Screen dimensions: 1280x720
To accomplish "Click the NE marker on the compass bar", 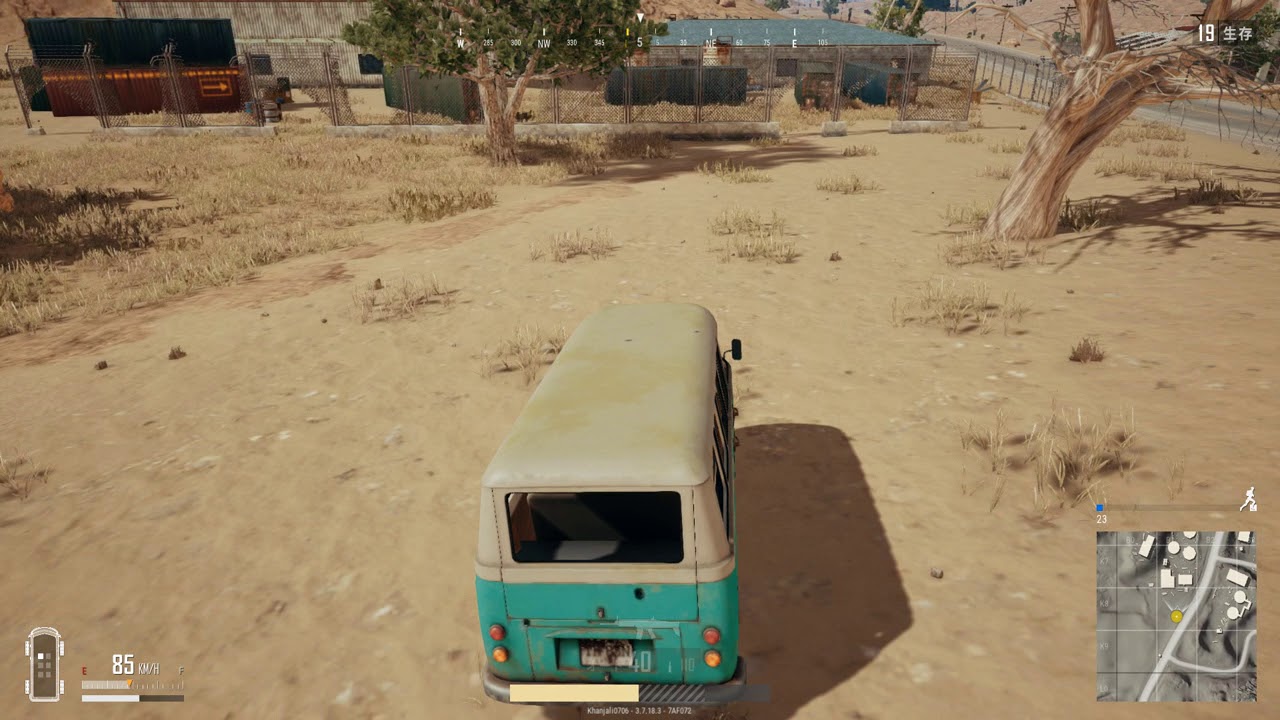I will point(710,44).
